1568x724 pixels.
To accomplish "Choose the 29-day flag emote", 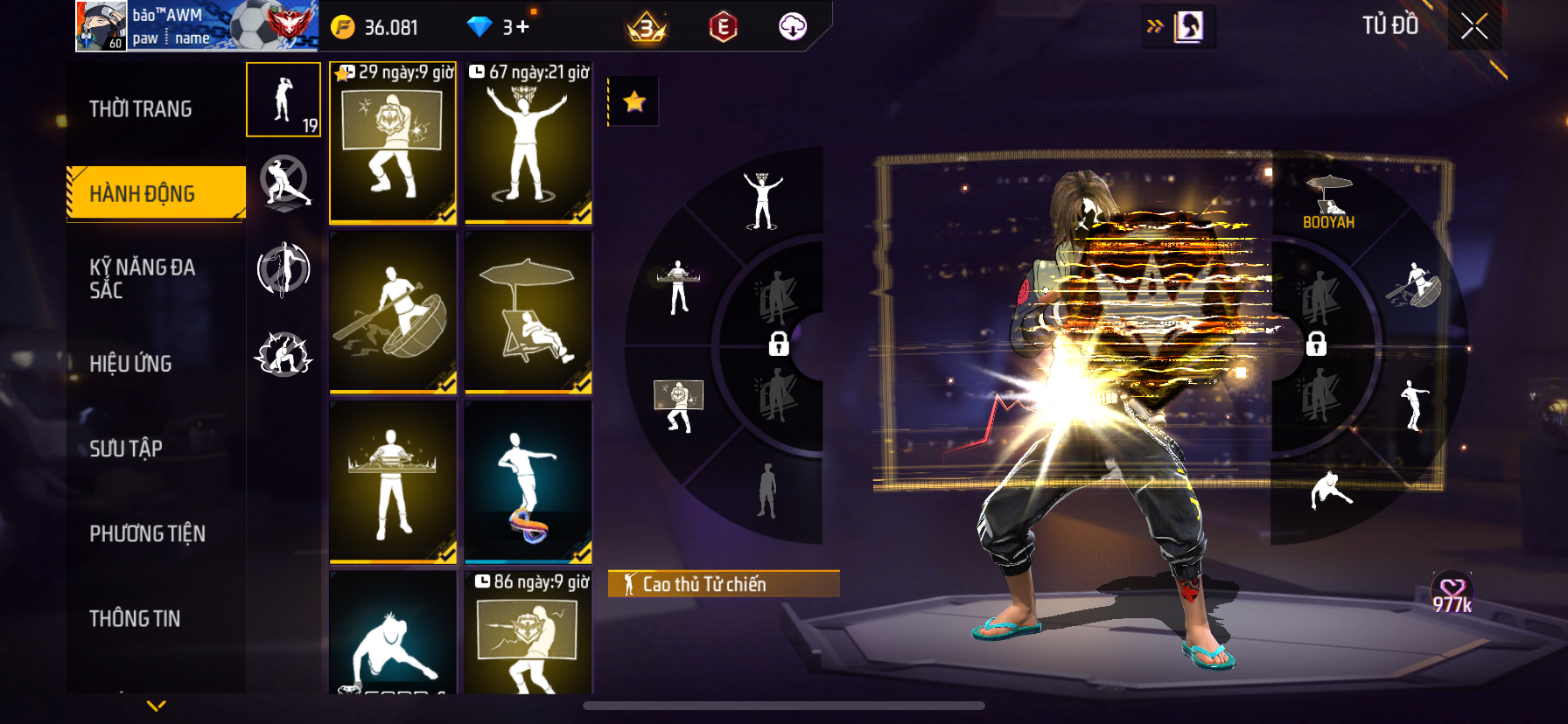I will [393, 143].
